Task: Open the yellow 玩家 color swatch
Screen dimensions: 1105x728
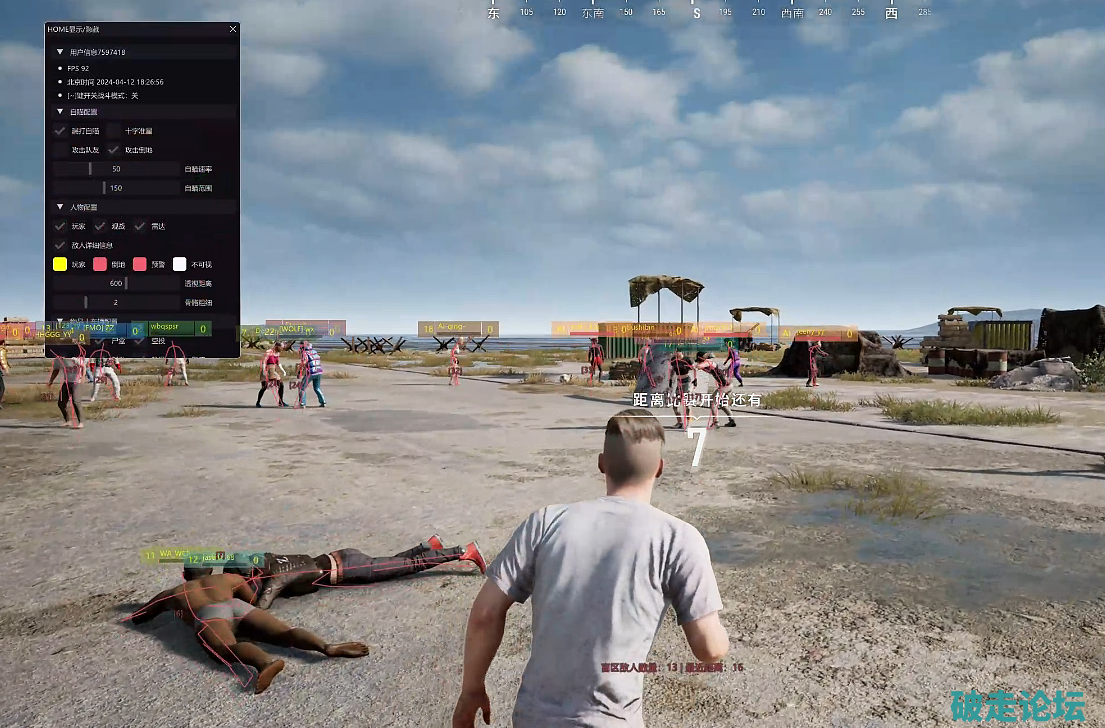Action: click(x=60, y=264)
